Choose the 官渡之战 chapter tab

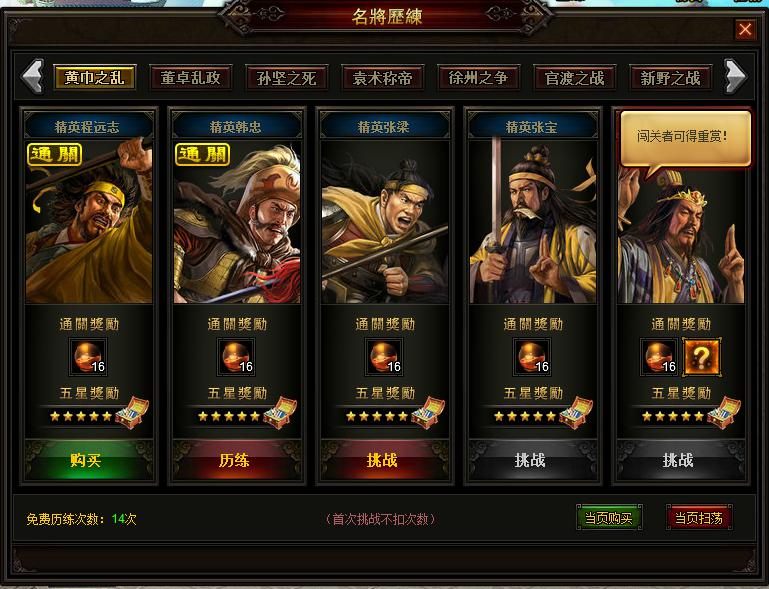[x=574, y=78]
